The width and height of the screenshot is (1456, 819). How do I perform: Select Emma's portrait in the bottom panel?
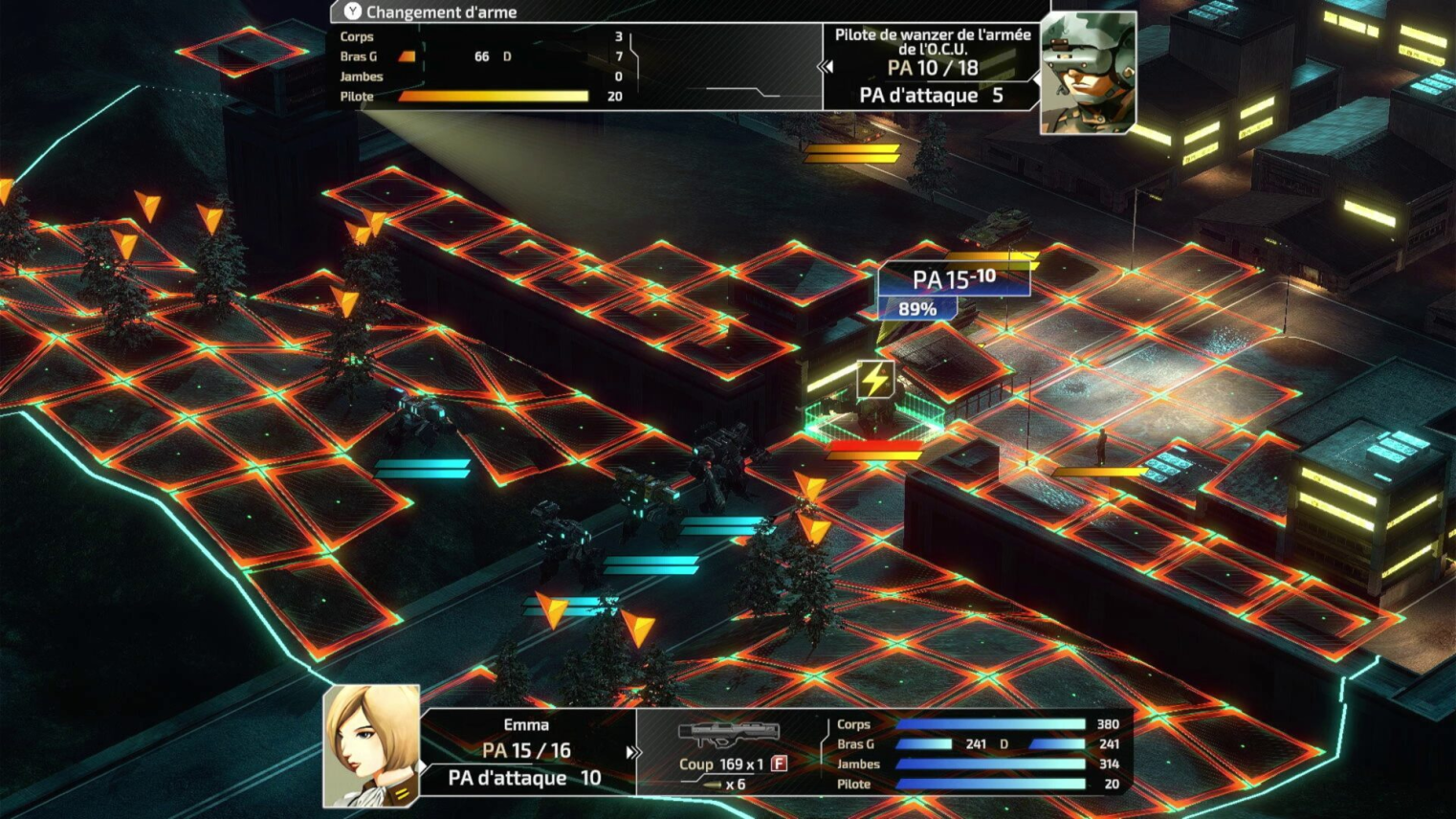click(371, 745)
